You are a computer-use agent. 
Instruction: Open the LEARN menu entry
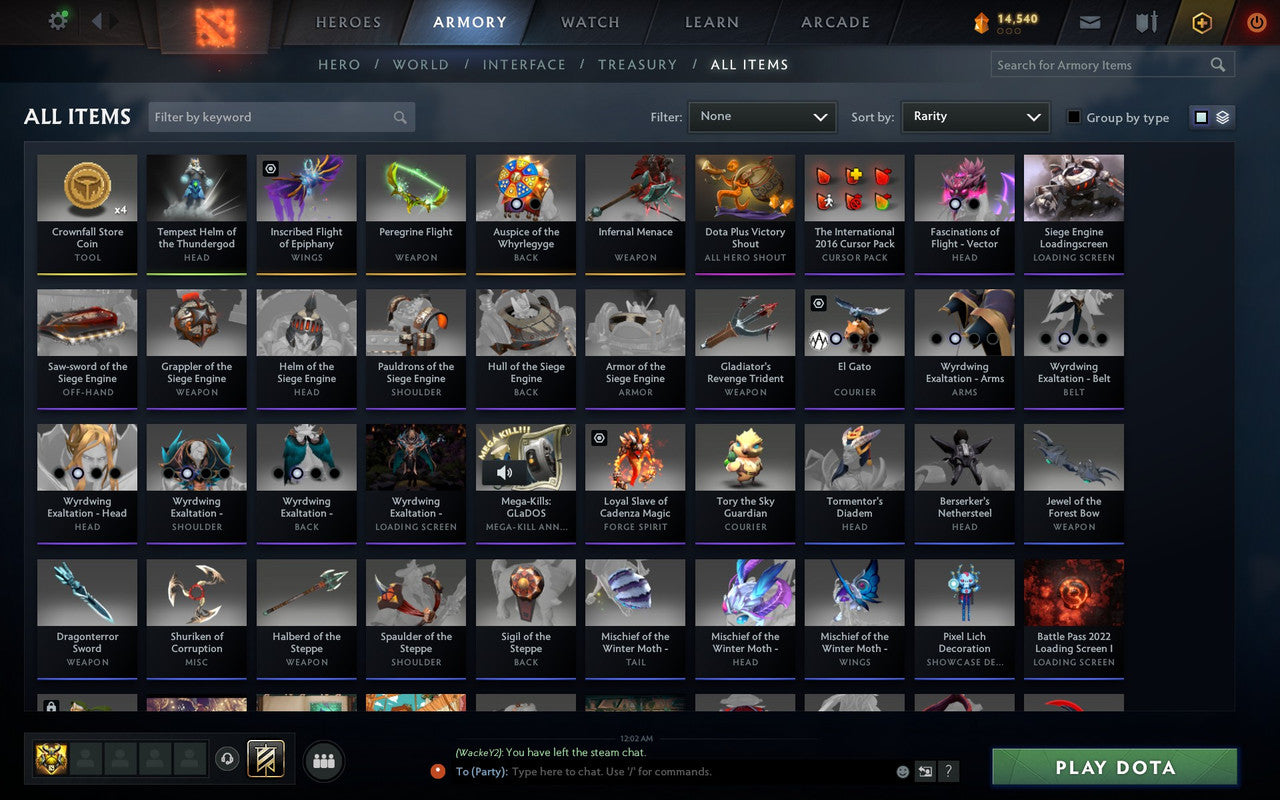[x=711, y=22]
